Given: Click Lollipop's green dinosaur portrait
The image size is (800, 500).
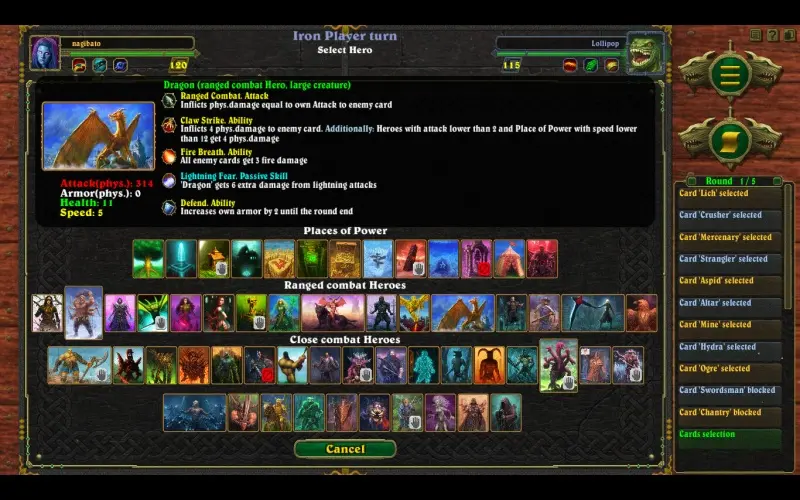Looking at the screenshot, I should (x=645, y=53).
